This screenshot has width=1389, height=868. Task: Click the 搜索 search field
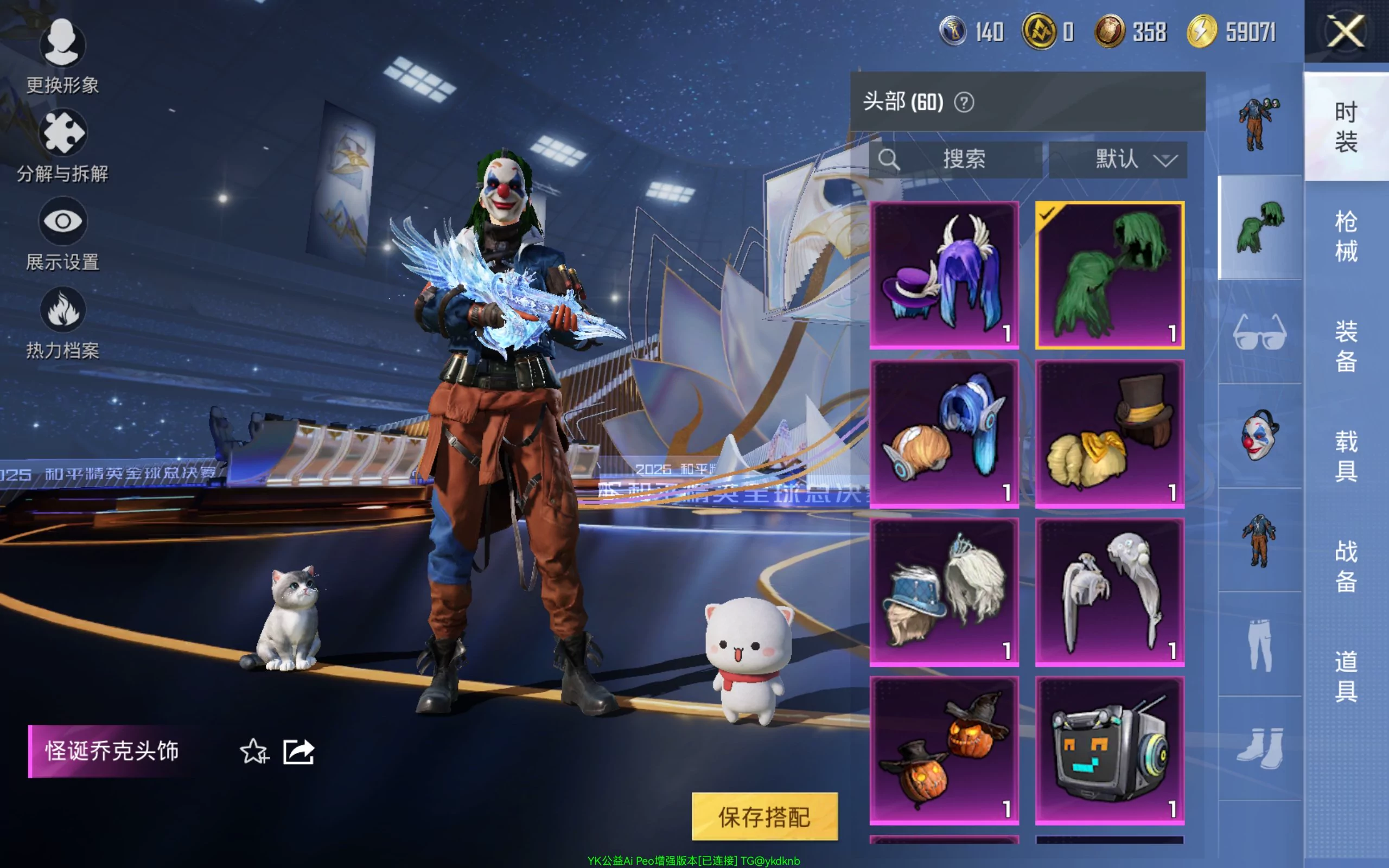pyautogui.click(x=955, y=159)
